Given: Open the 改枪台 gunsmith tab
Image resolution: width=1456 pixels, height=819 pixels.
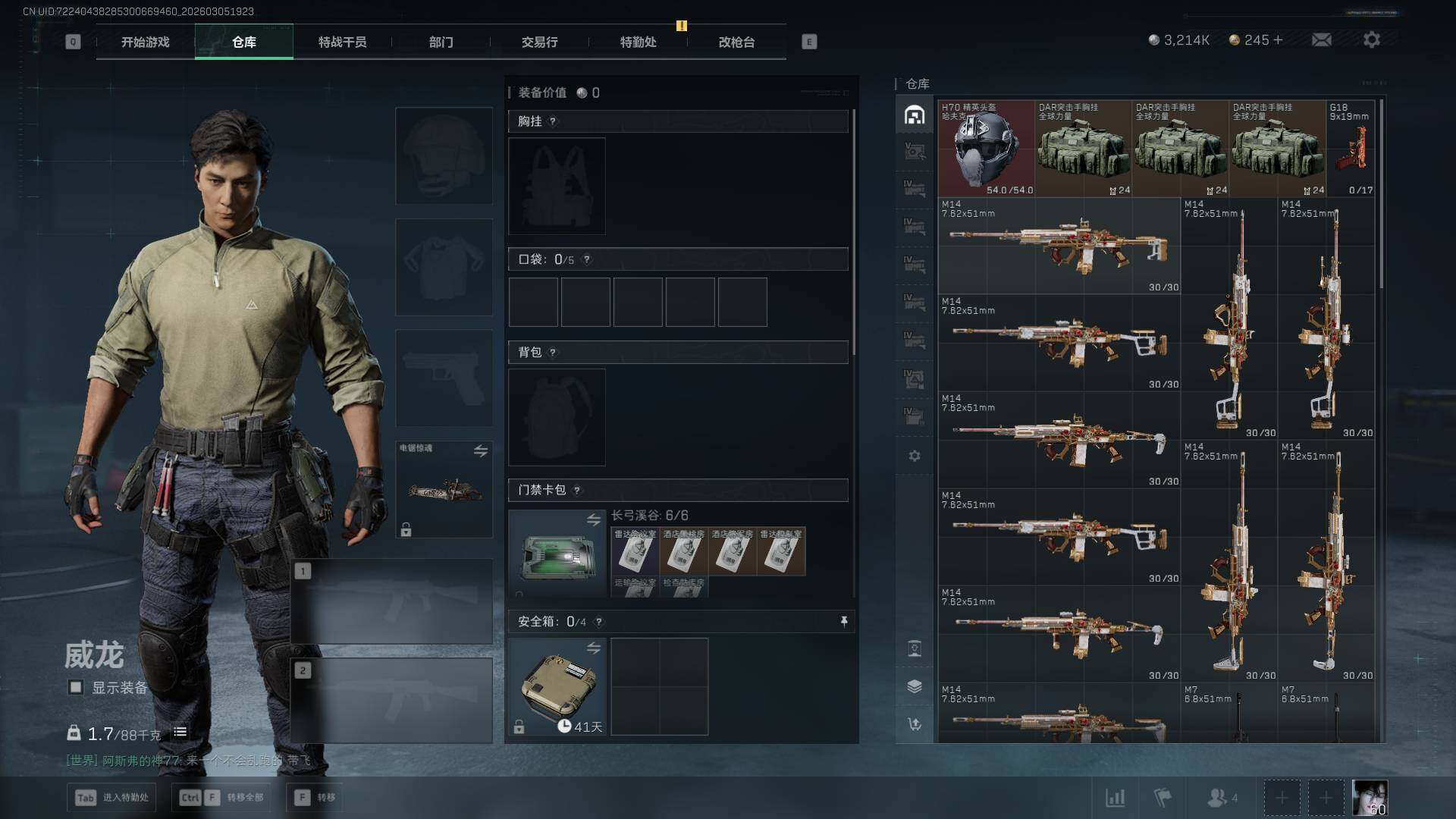Looking at the screenshot, I should 736,42.
